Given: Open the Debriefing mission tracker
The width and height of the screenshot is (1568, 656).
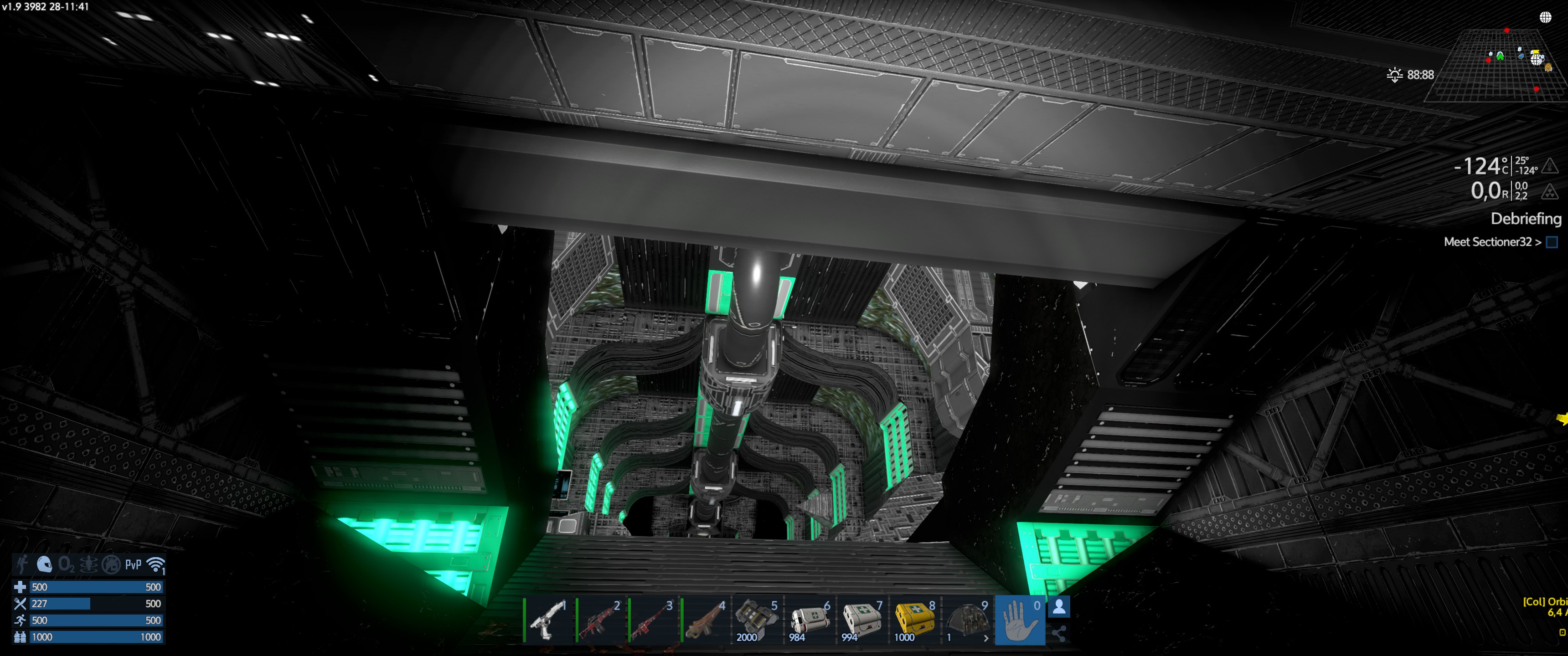Looking at the screenshot, I should (1526, 219).
